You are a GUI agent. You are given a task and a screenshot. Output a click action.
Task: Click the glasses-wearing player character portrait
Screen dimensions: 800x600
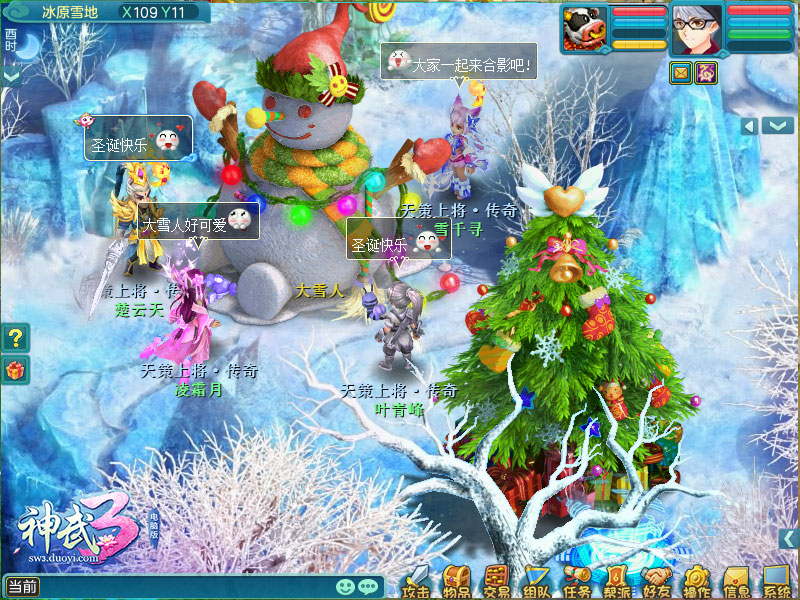tap(692, 27)
